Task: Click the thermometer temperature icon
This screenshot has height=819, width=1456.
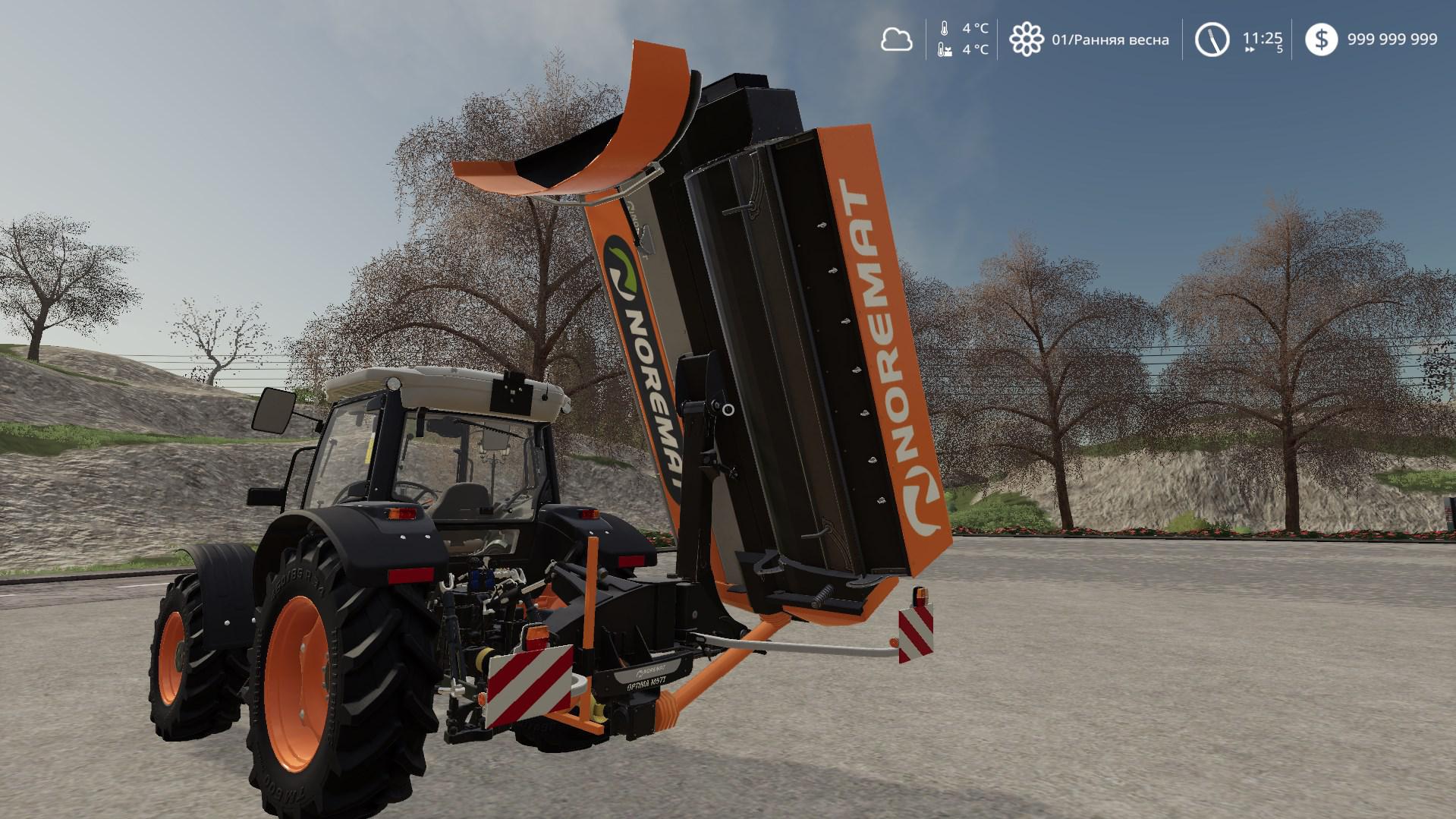Action: (x=944, y=29)
